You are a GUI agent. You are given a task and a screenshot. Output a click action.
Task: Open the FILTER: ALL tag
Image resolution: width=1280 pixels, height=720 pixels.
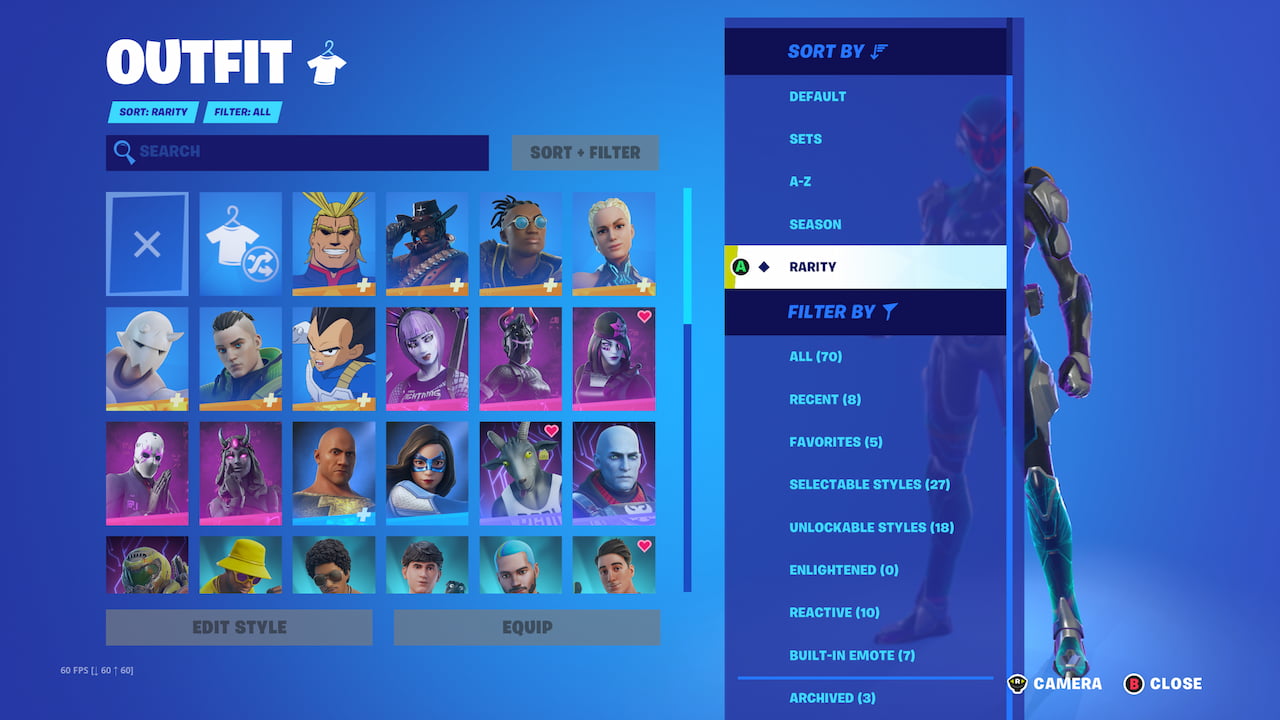tap(241, 112)
